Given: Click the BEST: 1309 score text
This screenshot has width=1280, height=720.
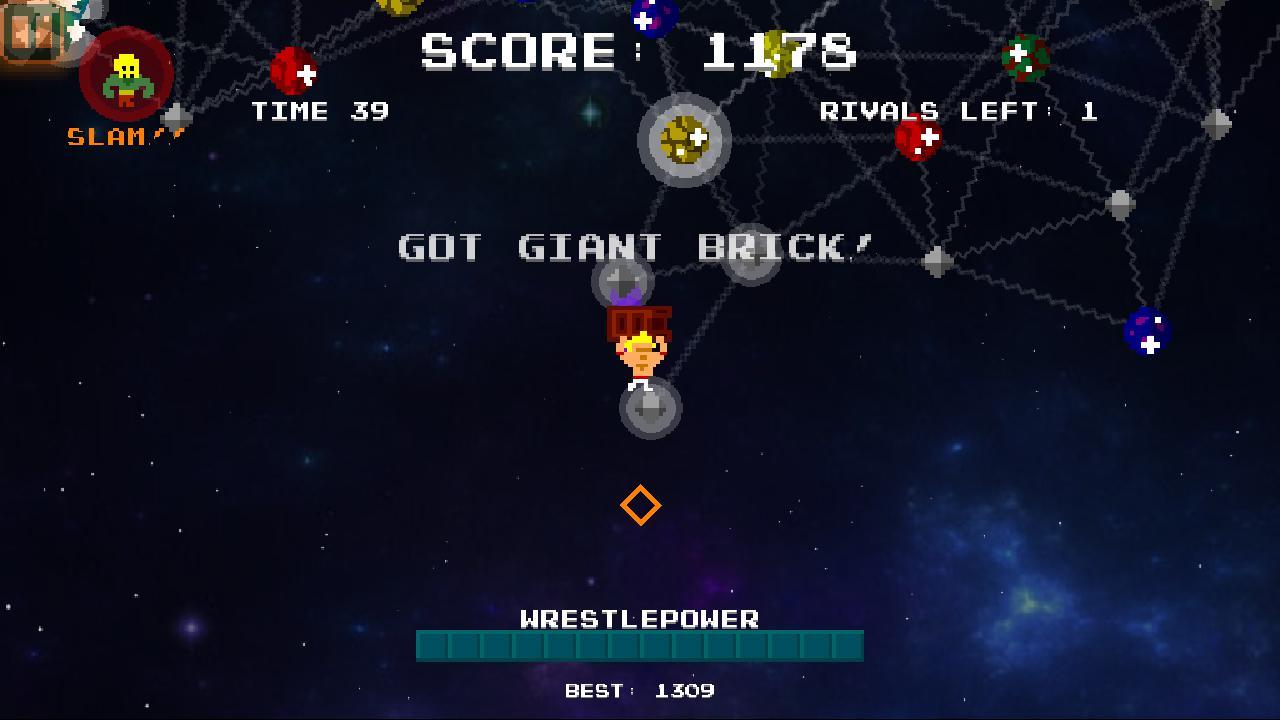Looking at the screenshot, I should tap(640, 690).
